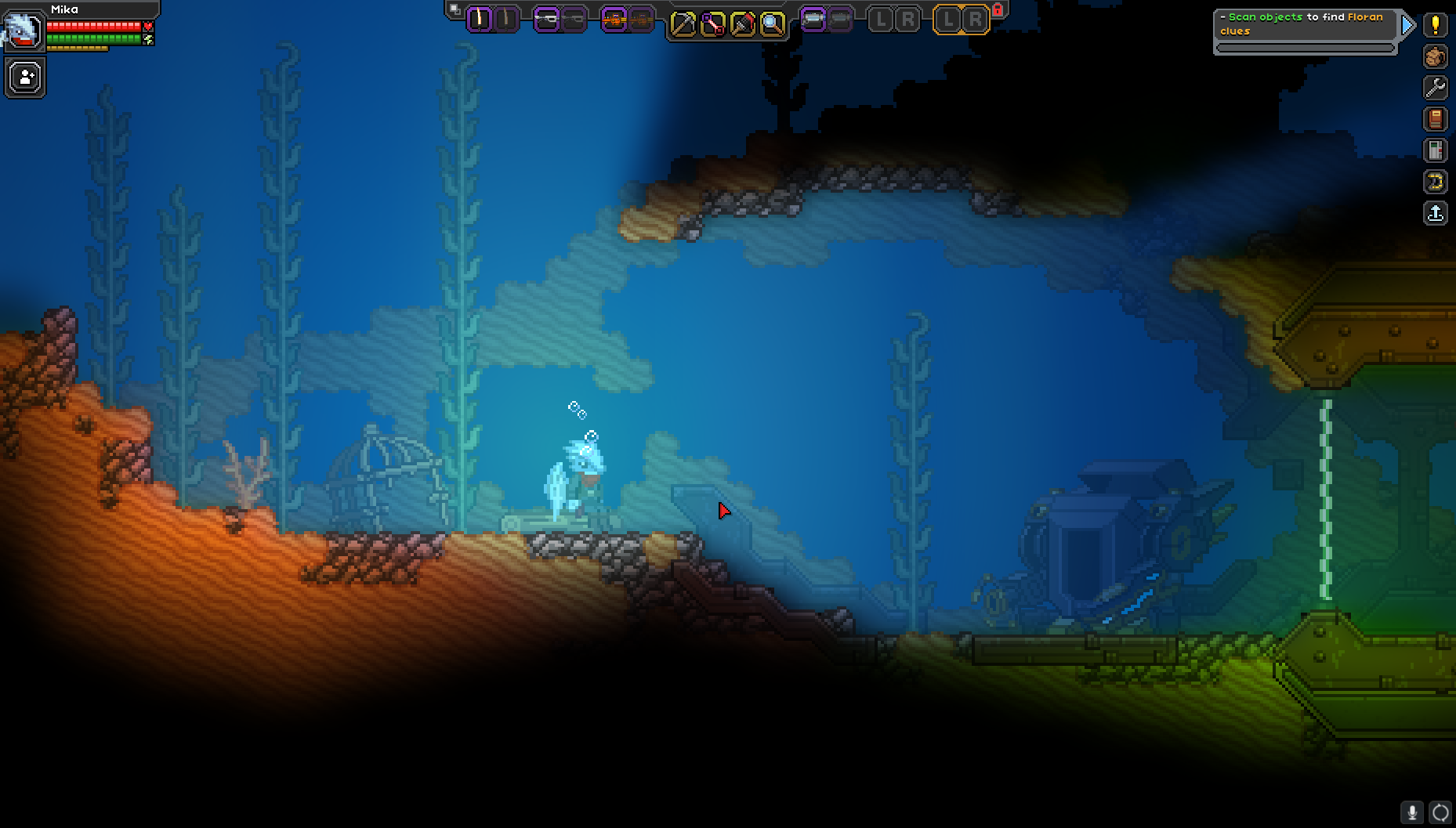Equip the paint brush tool
The width and height of the screenshot is (1456, 828).
[742, 24]
